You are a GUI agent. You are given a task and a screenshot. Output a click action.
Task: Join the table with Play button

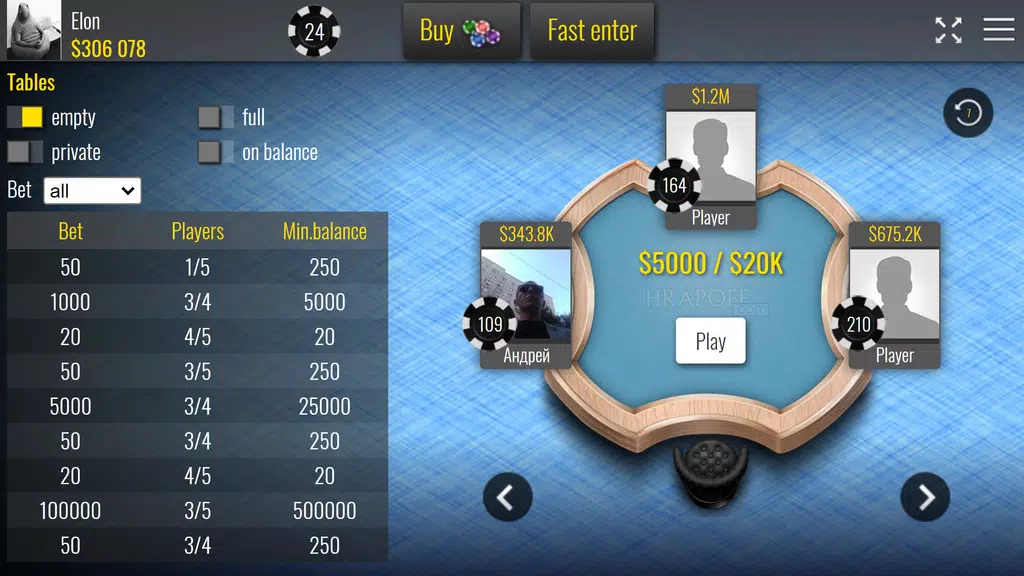tap(710, 341)
